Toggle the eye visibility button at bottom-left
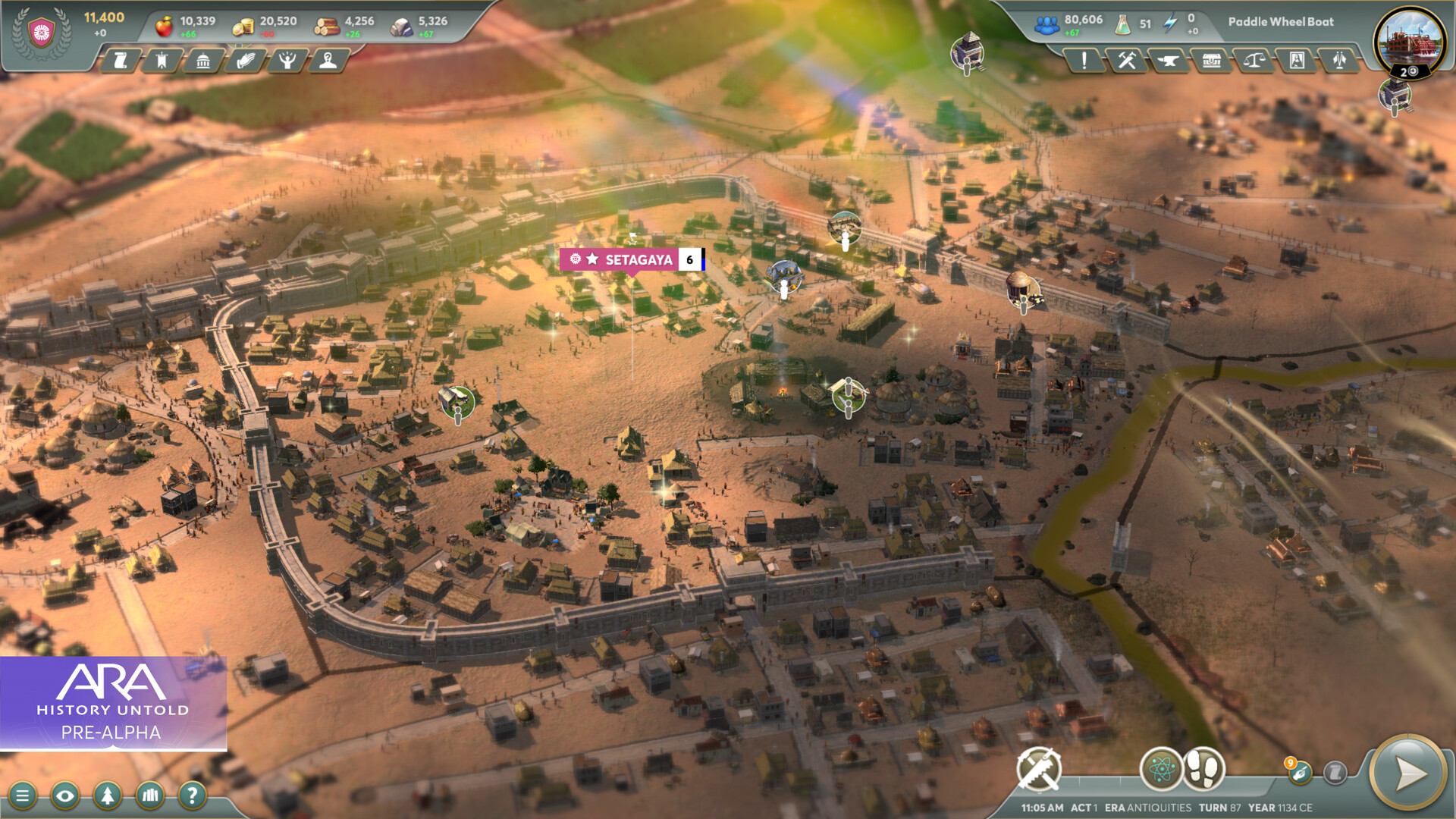The width and height of the screenshot is (1456, 819). click(x=67, y=795)
